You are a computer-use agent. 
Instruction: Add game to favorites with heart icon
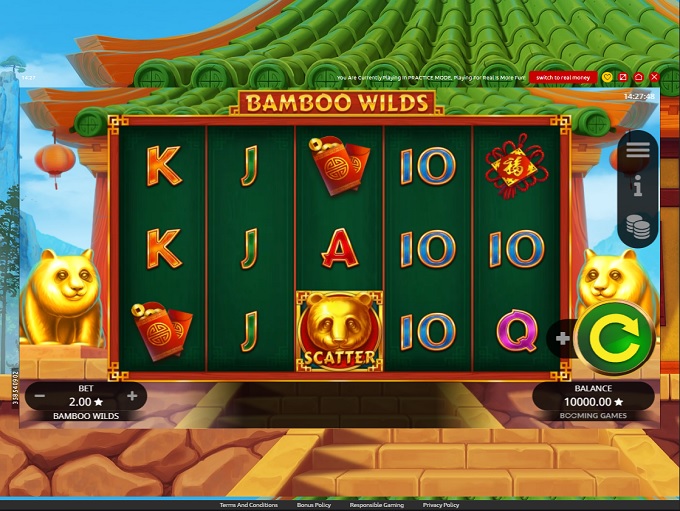pos(607,77)
